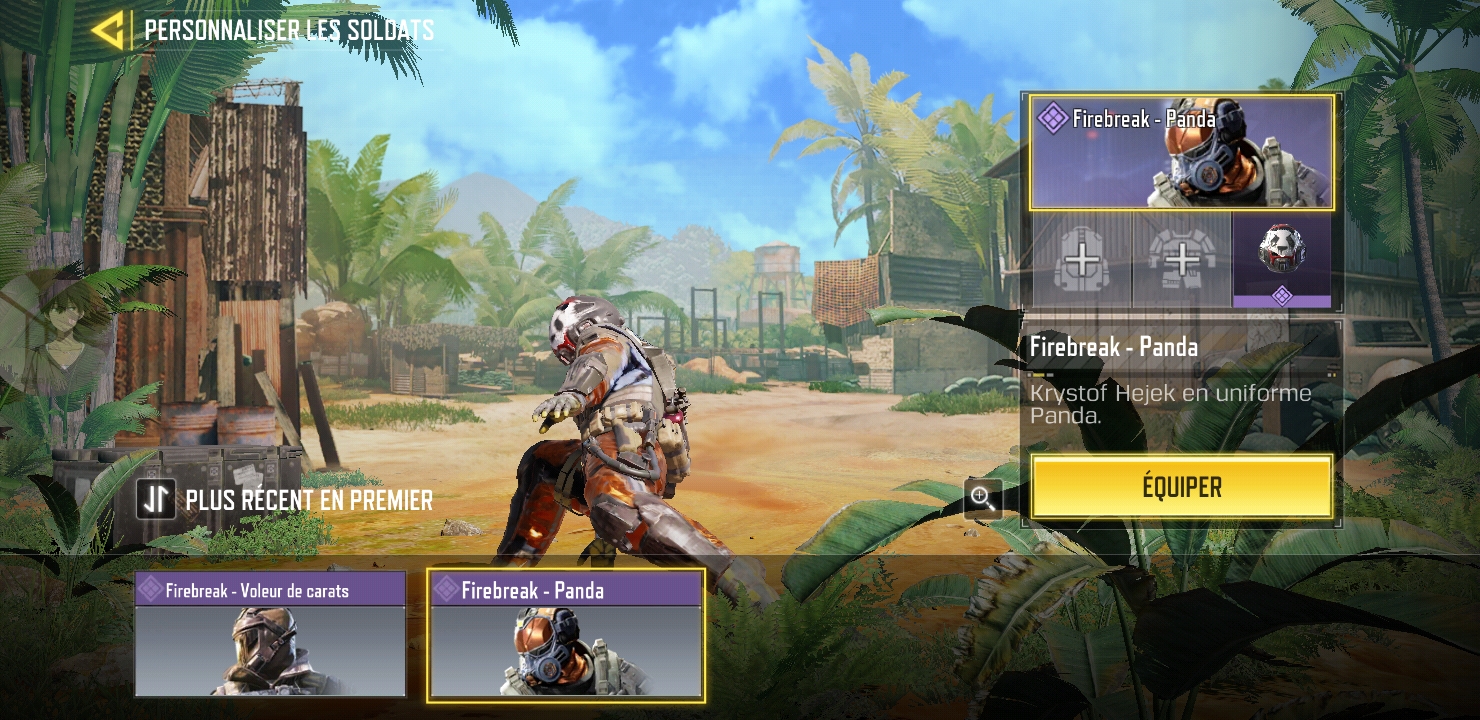Viewport: 1480px width, 720px height.
Task: Open the magnifier preview icon near the panel
Action: (982, 499)
